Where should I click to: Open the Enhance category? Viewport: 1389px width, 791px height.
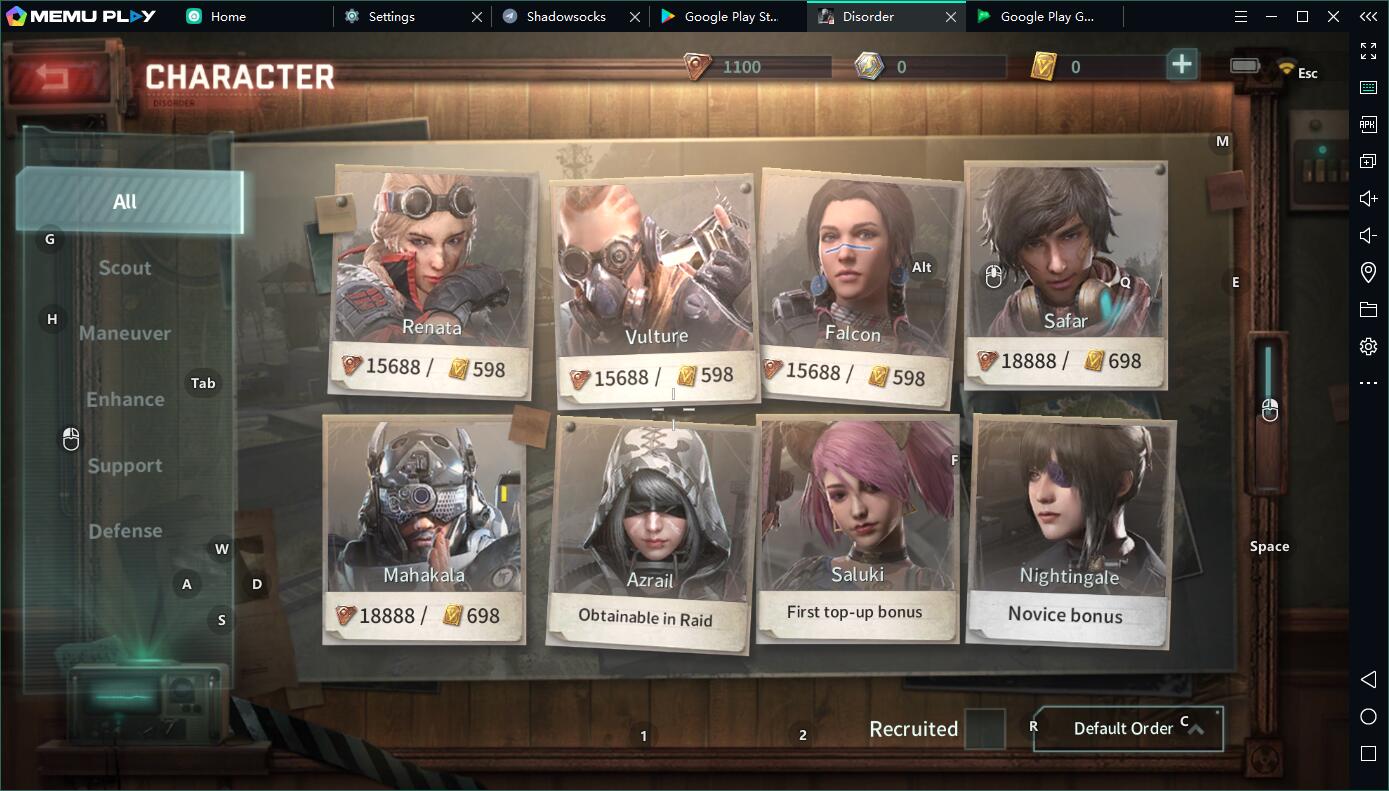[125, 399]
